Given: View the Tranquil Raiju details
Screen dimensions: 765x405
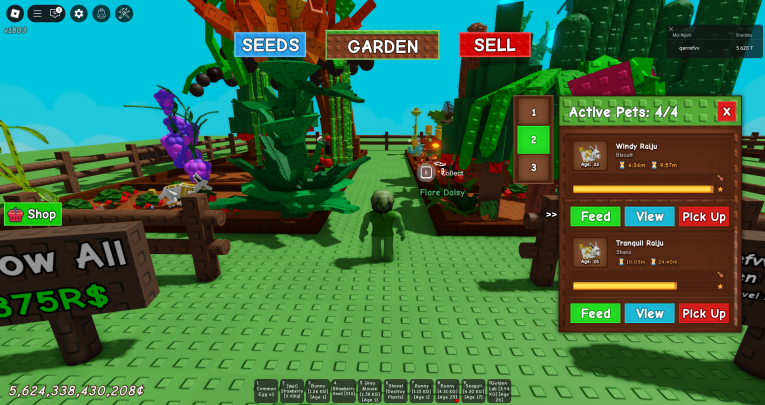Looking at the screenshot, I should [649, 313].
